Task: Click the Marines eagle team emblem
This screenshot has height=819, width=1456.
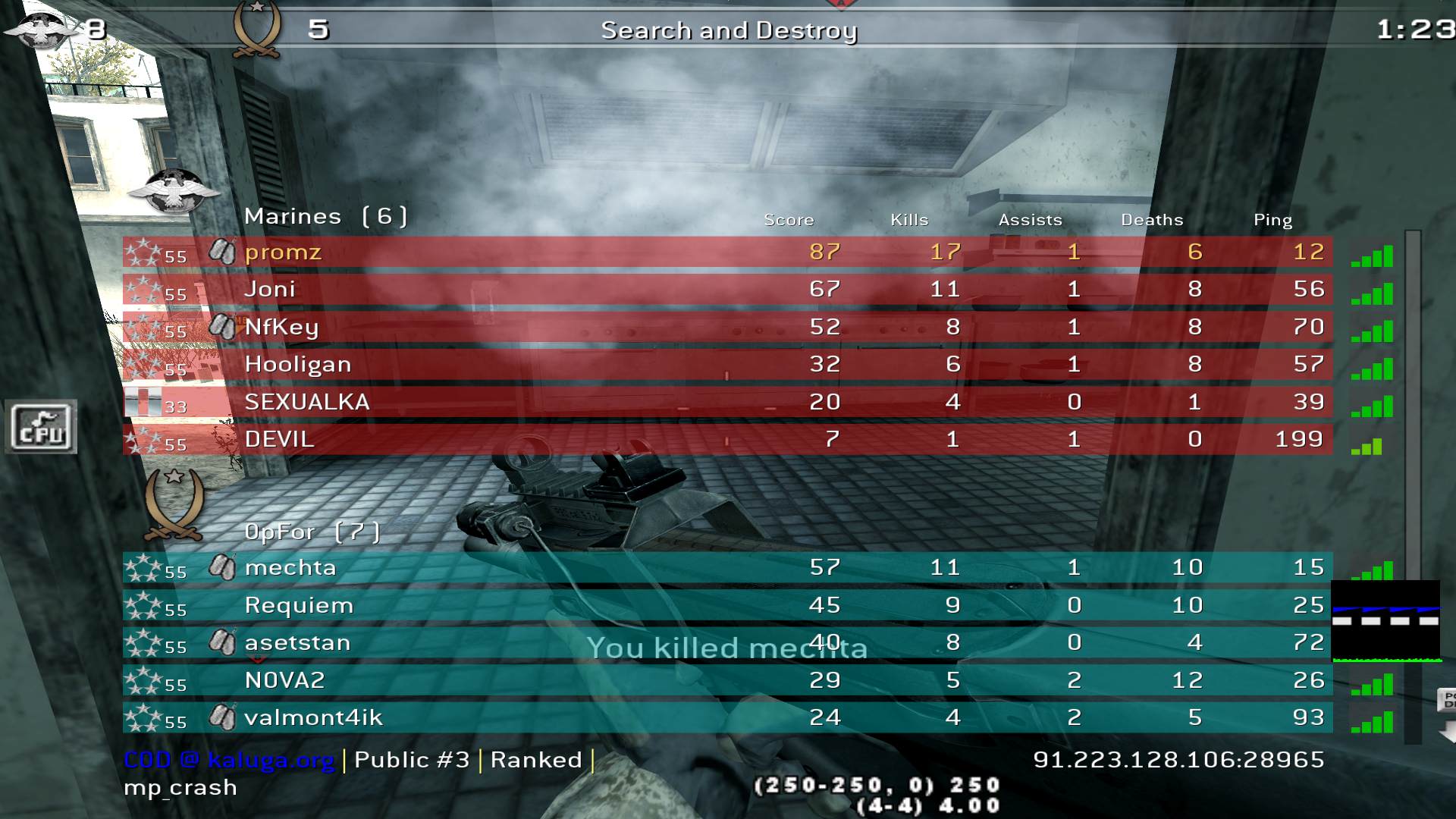Action: click(174, 191)
